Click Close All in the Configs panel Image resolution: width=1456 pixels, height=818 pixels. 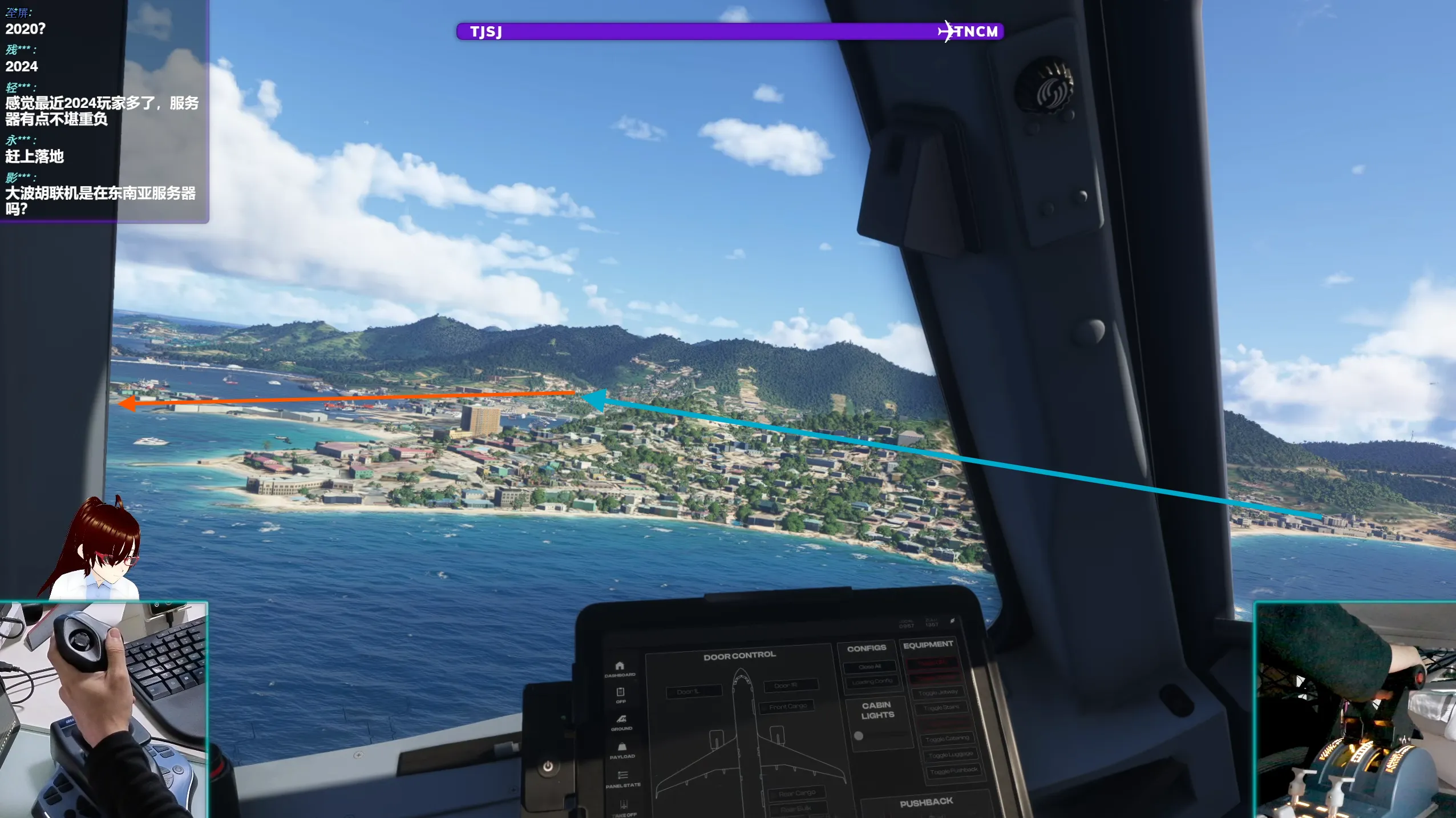[869, 667]
